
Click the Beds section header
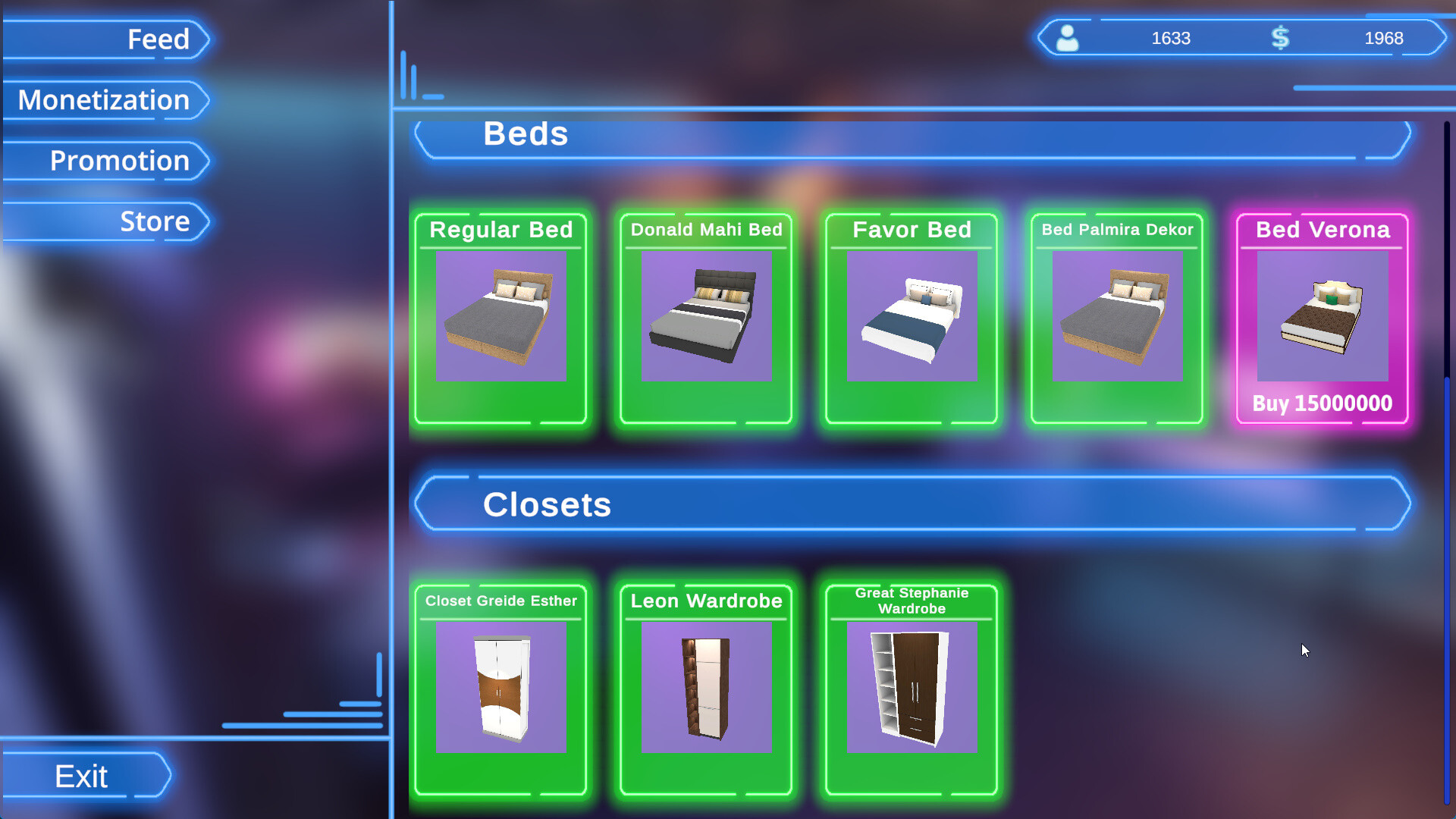pos(526,134)
